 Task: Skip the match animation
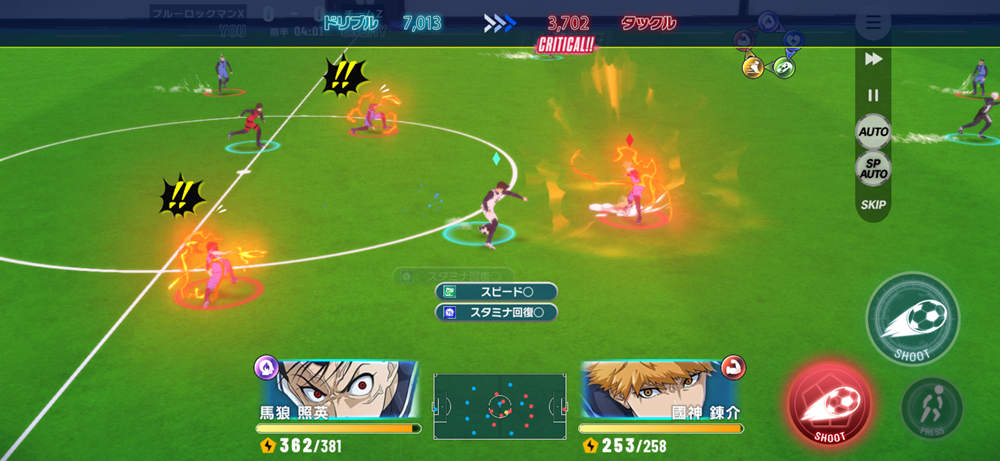pyautogui.click(x=873, y=205)
